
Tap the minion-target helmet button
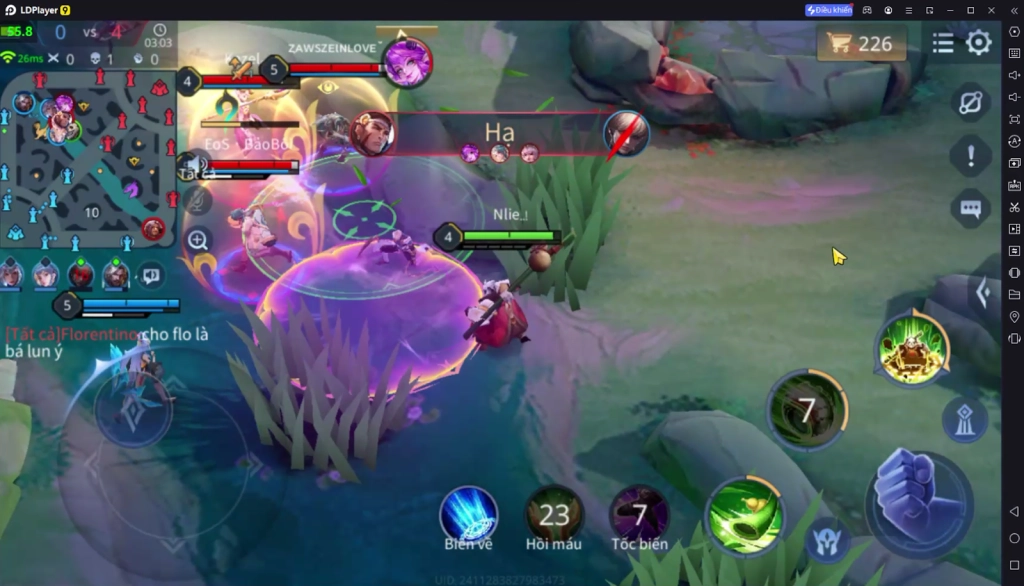[828, 541]
